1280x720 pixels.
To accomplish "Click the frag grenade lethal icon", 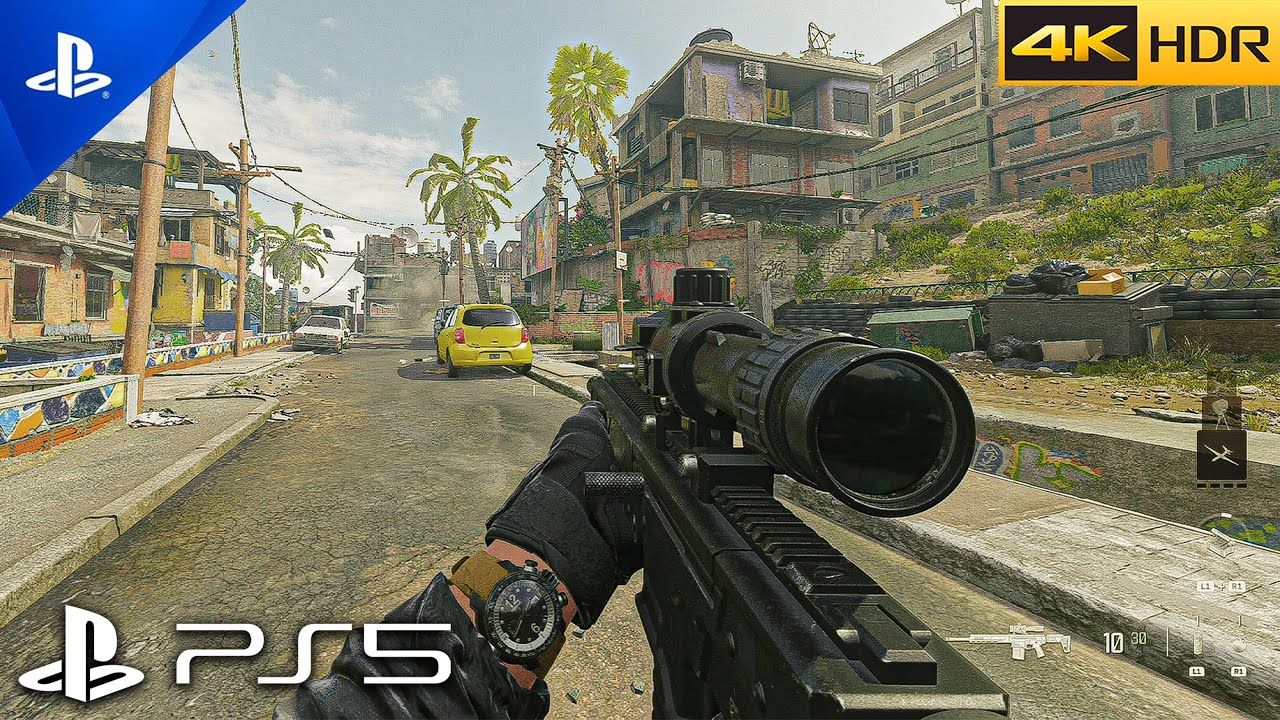I will coord(1240,645).
